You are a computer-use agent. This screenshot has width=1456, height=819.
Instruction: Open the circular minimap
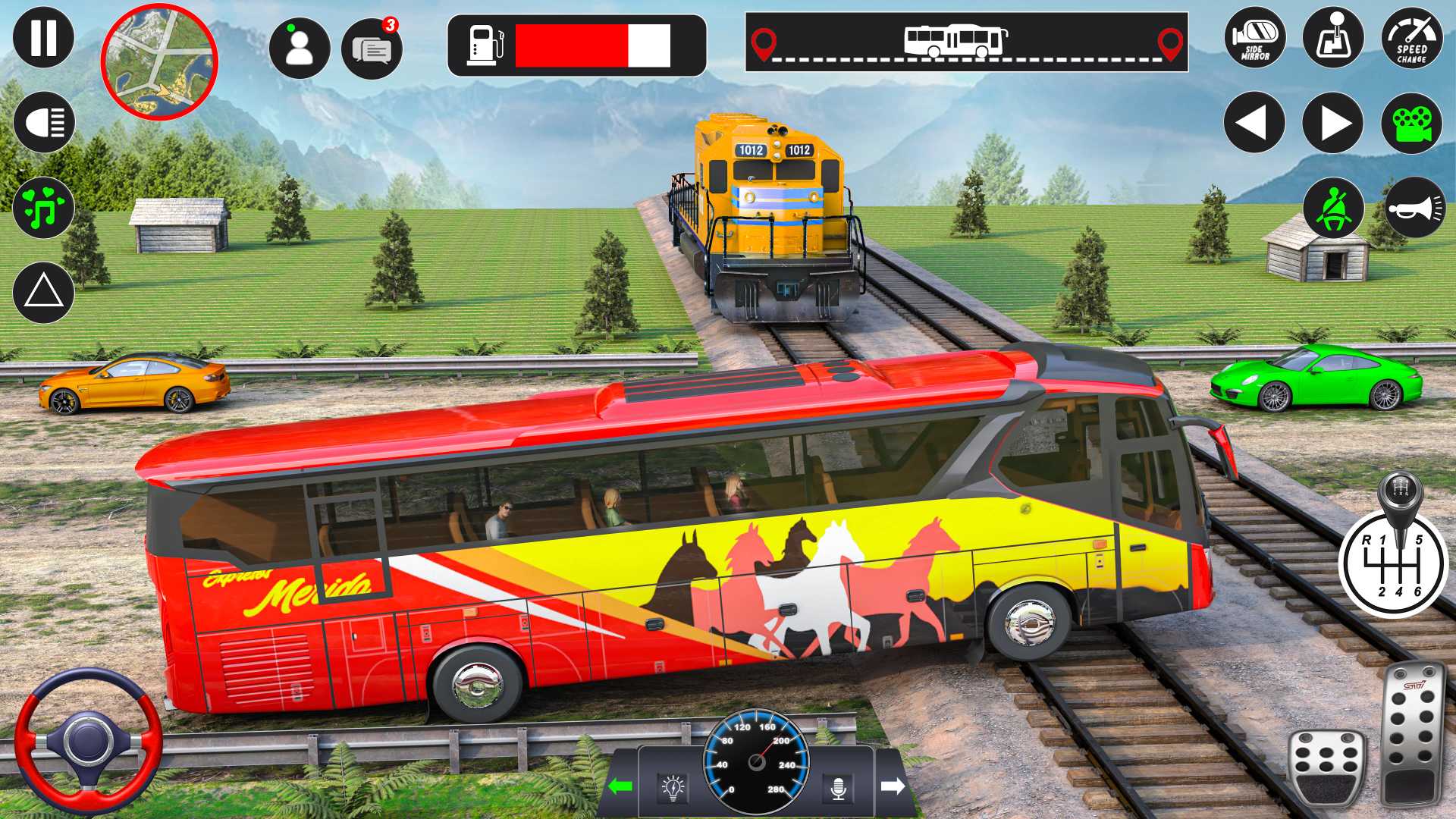point(159,62)
